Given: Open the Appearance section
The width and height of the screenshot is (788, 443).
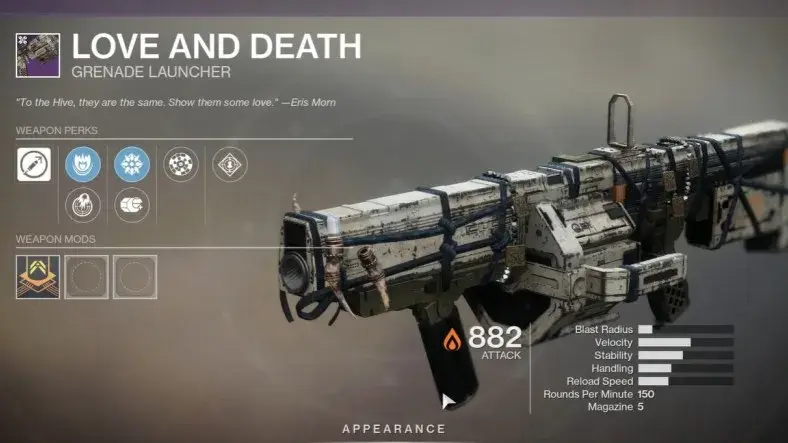Looking at the screenshot, I should coord(394,428).
